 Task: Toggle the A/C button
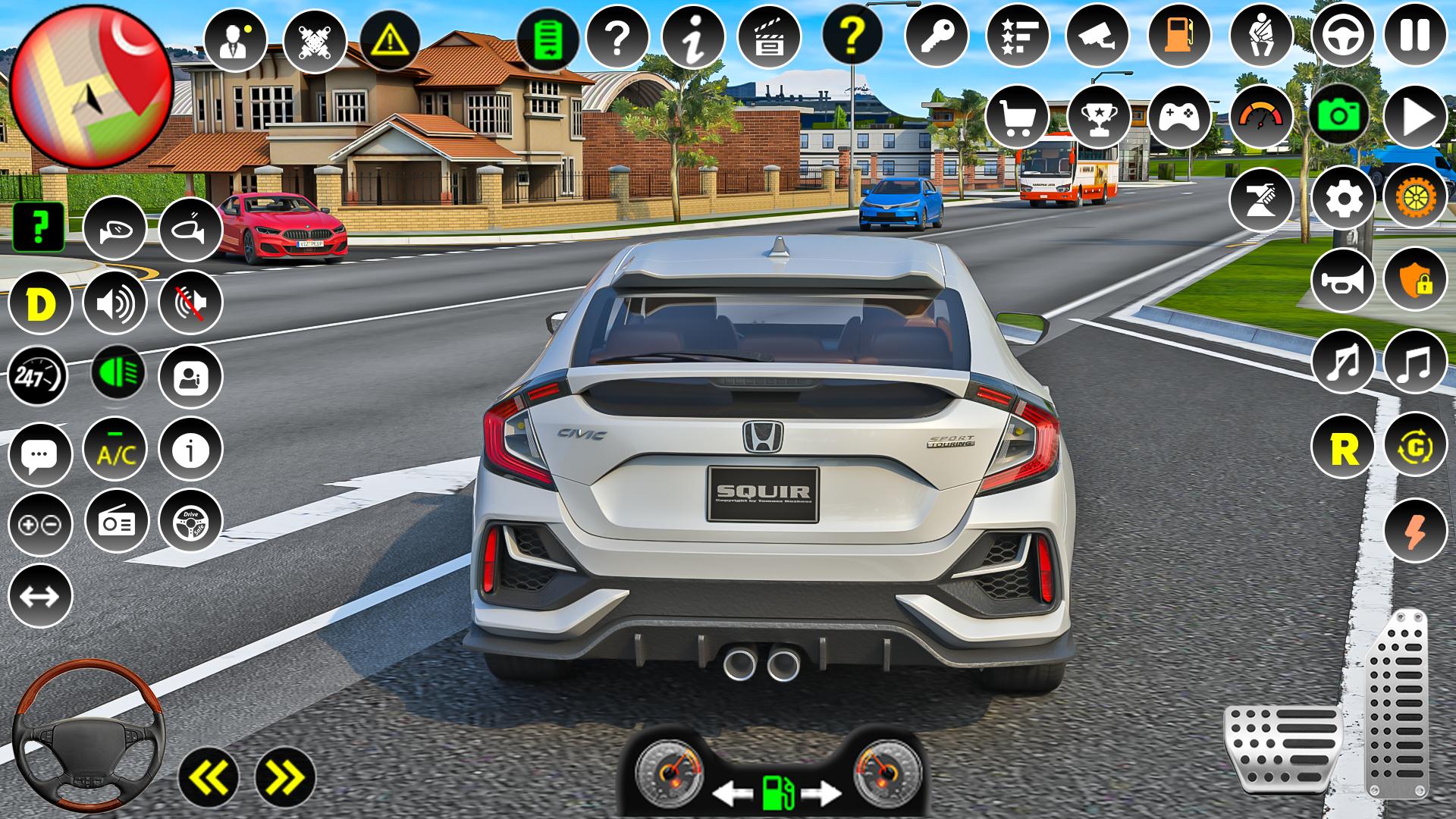pos(115,450)
